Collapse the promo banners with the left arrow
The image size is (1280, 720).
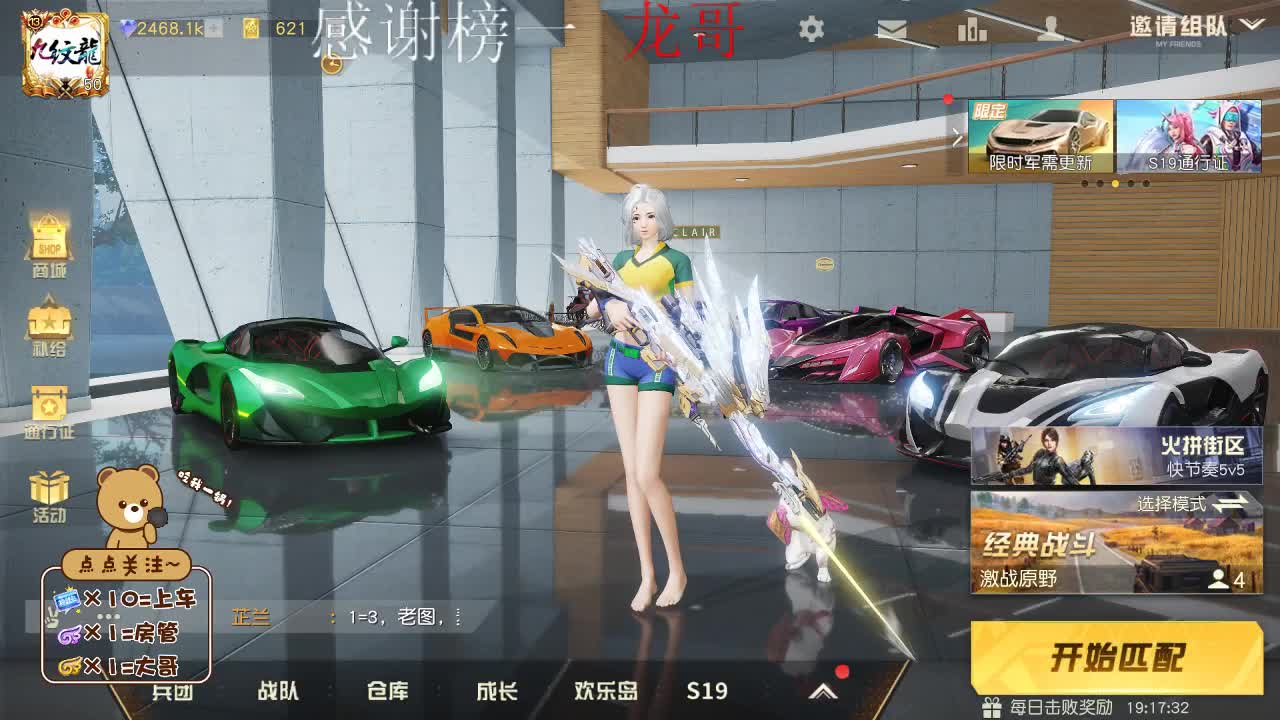957,135
